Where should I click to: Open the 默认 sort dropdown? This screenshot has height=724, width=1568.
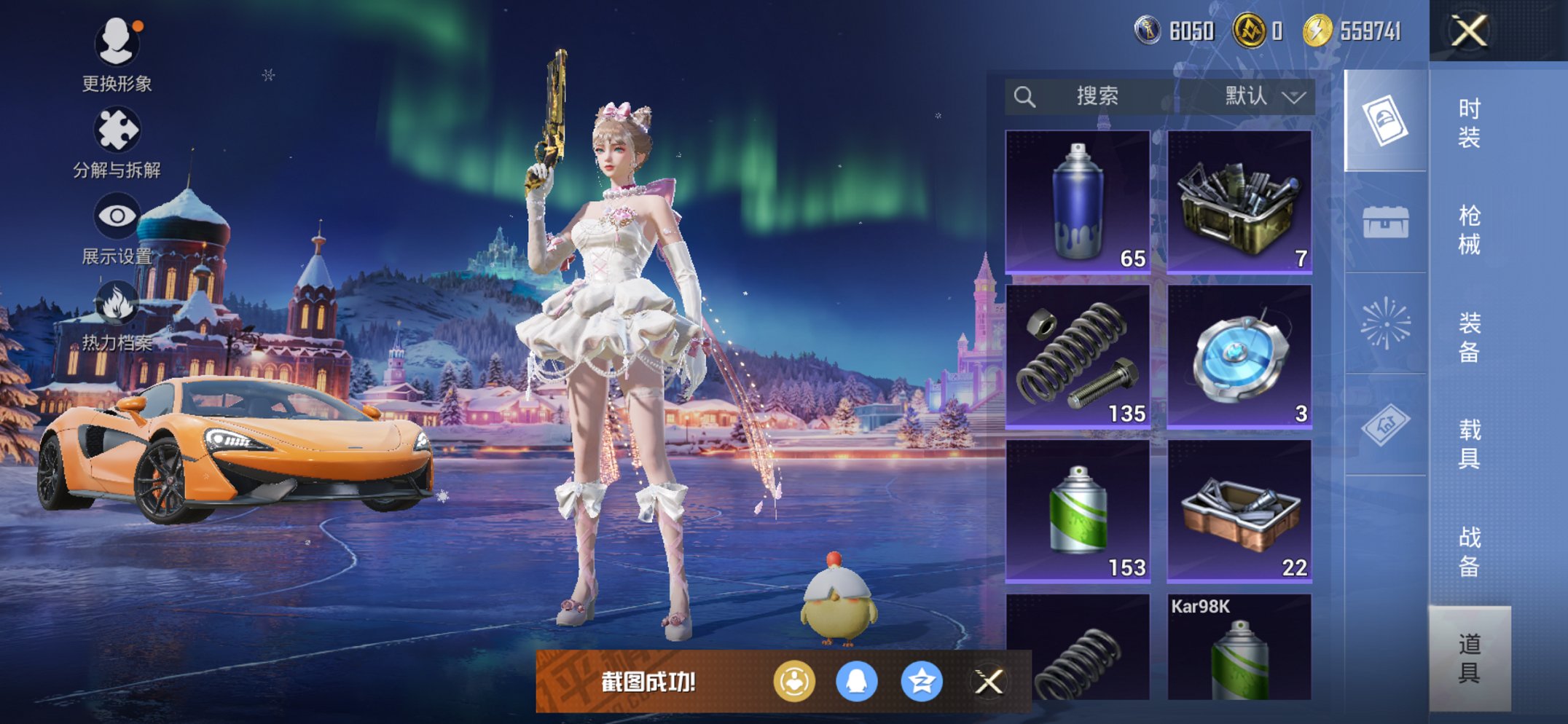click(1263, 96)
